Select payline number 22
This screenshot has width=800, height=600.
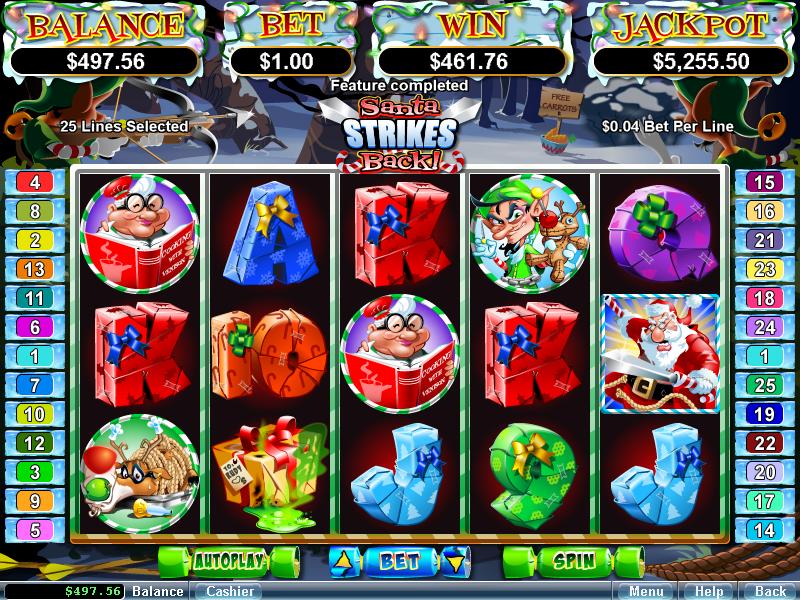764,443
